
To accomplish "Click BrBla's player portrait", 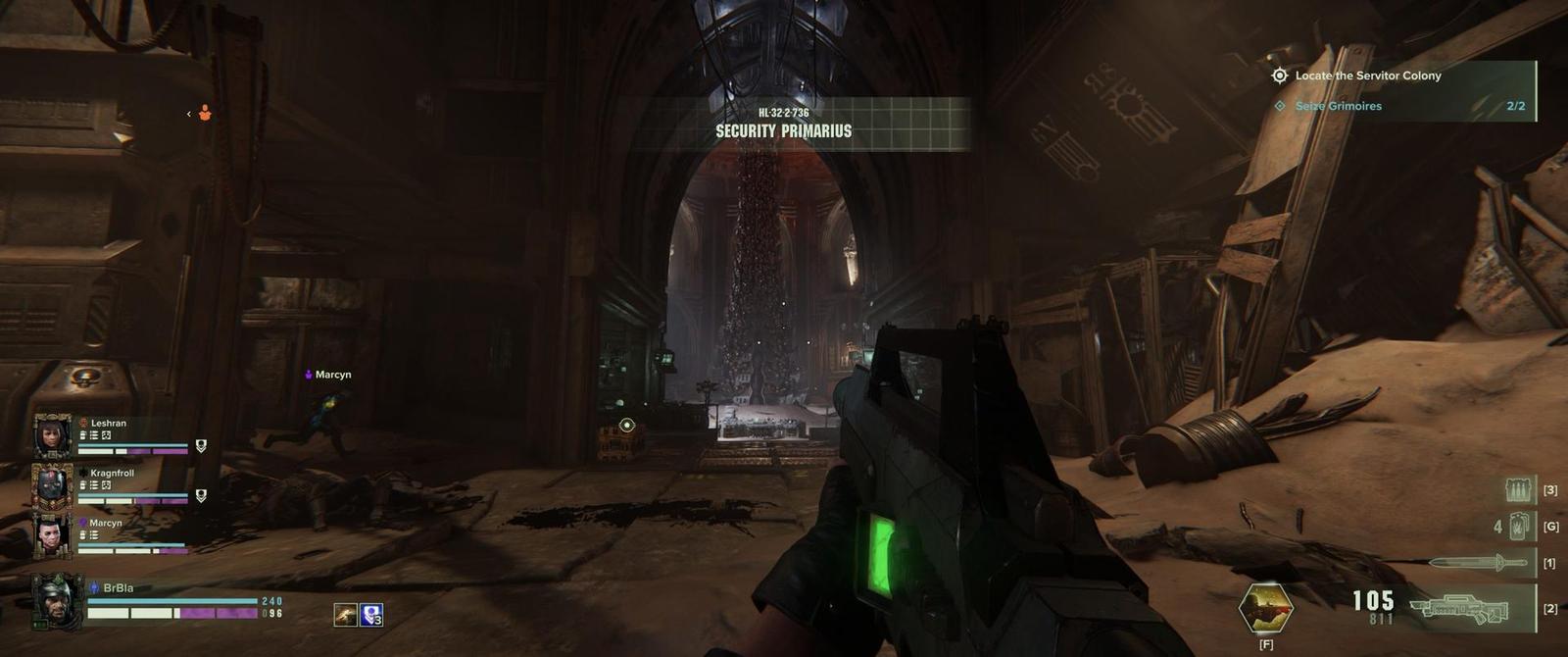I will 57,600.
